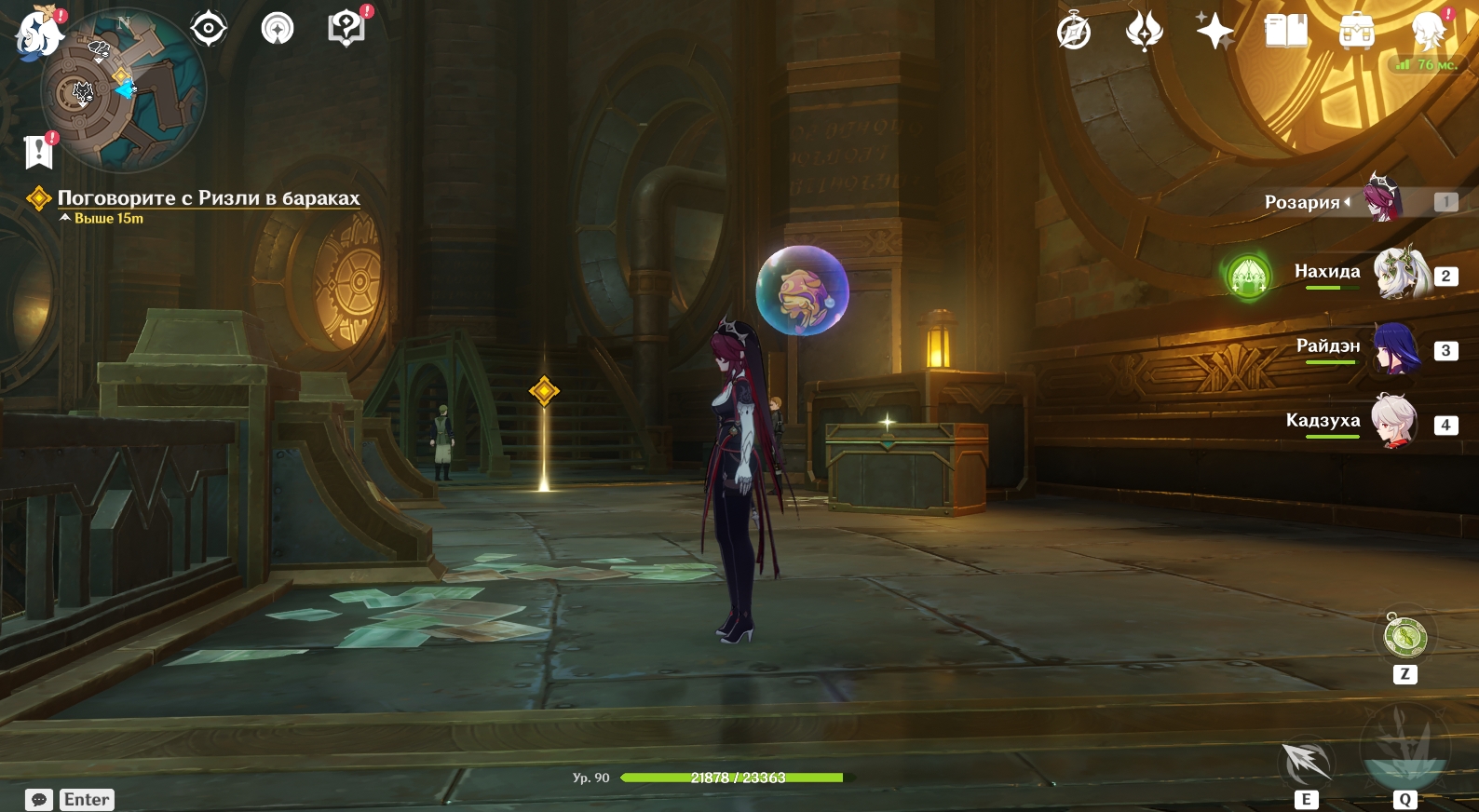Open the compass events icon

pyautogui.click(x=1074, y=32)
